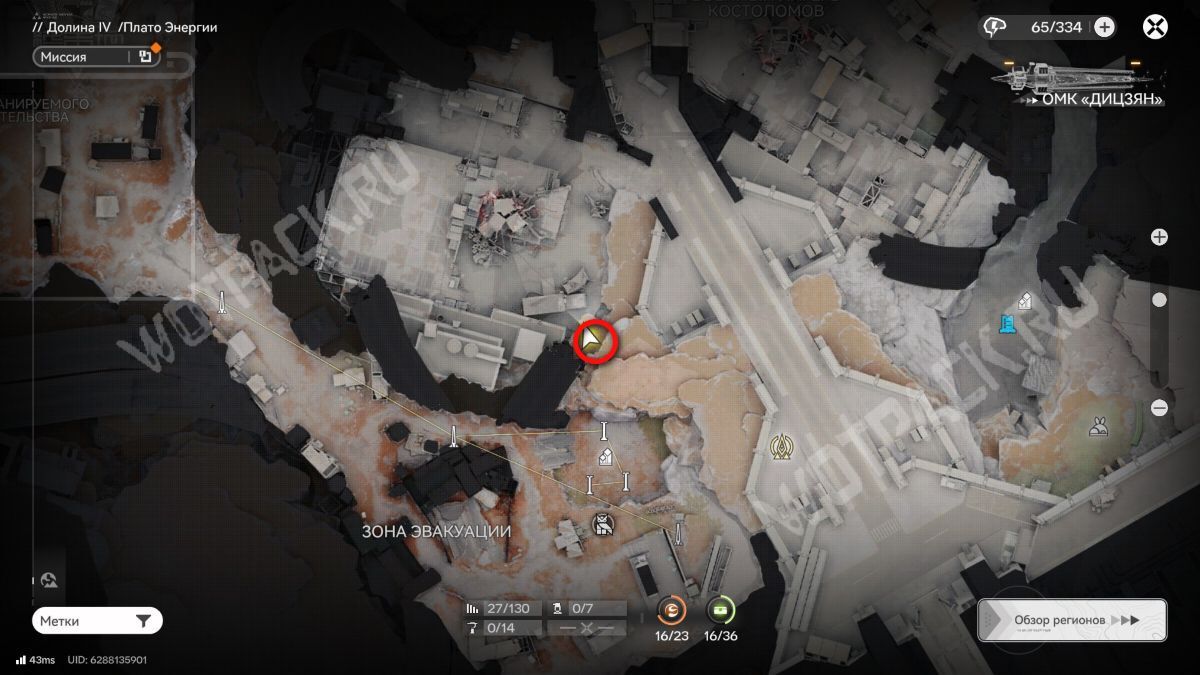Add stamina with the plus button
1200x675 pixels.
tap(1104, 27)
